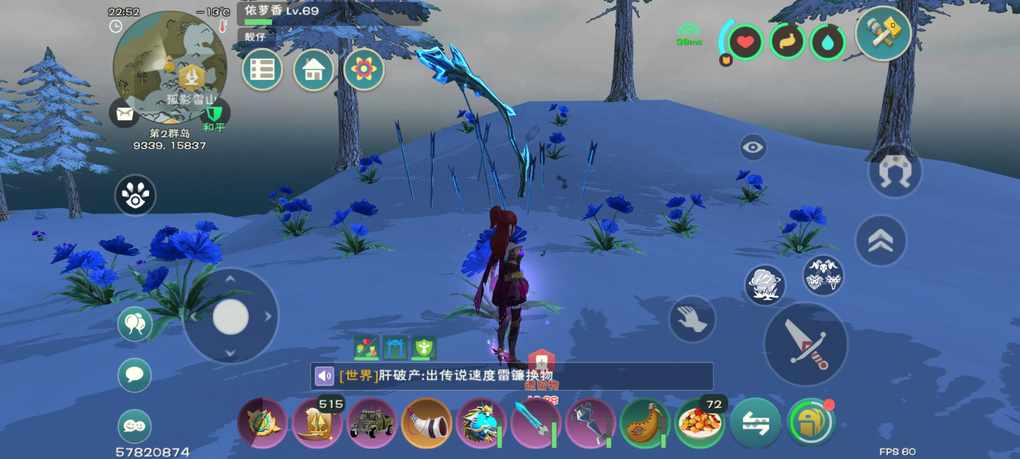Open the emoji faces button
The width and height of the screenshot is (1020, 459).
click(134, 426)
